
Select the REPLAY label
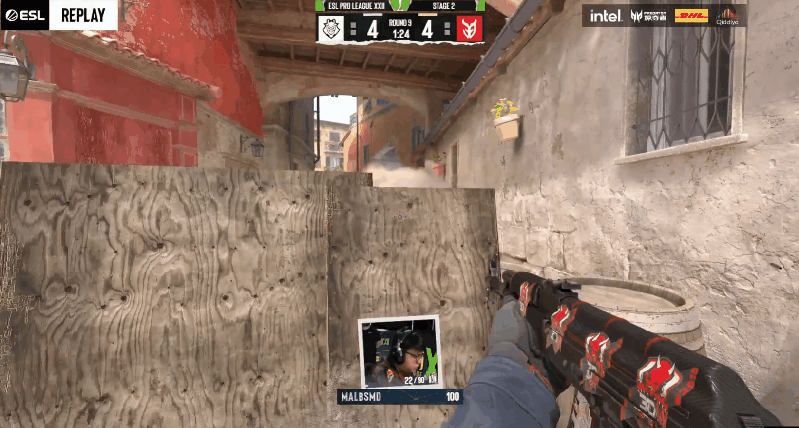[84, 15]
